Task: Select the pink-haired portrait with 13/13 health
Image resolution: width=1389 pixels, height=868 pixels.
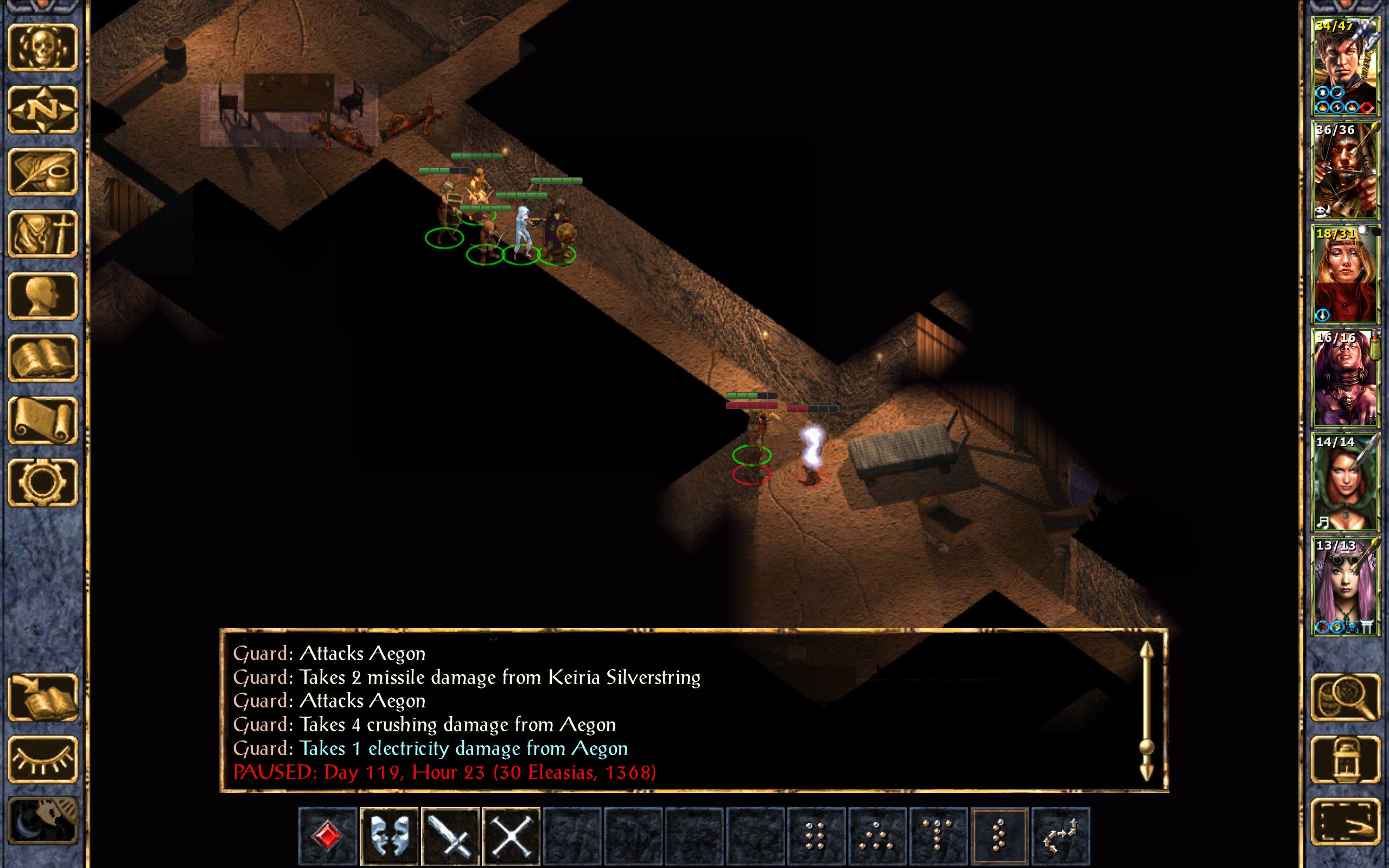Action: pyautogui.click(x=1345, y=586)
